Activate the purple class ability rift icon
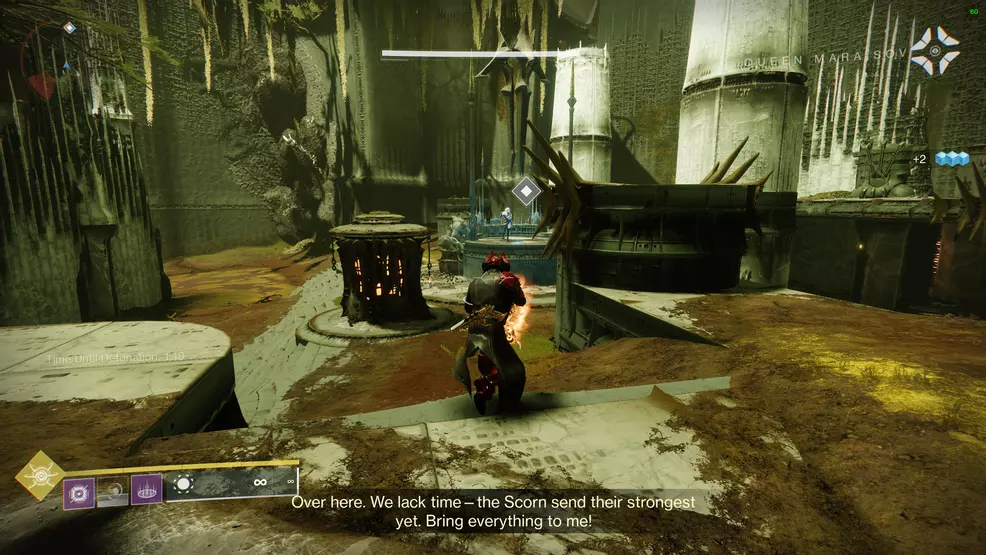 point(146,490)
